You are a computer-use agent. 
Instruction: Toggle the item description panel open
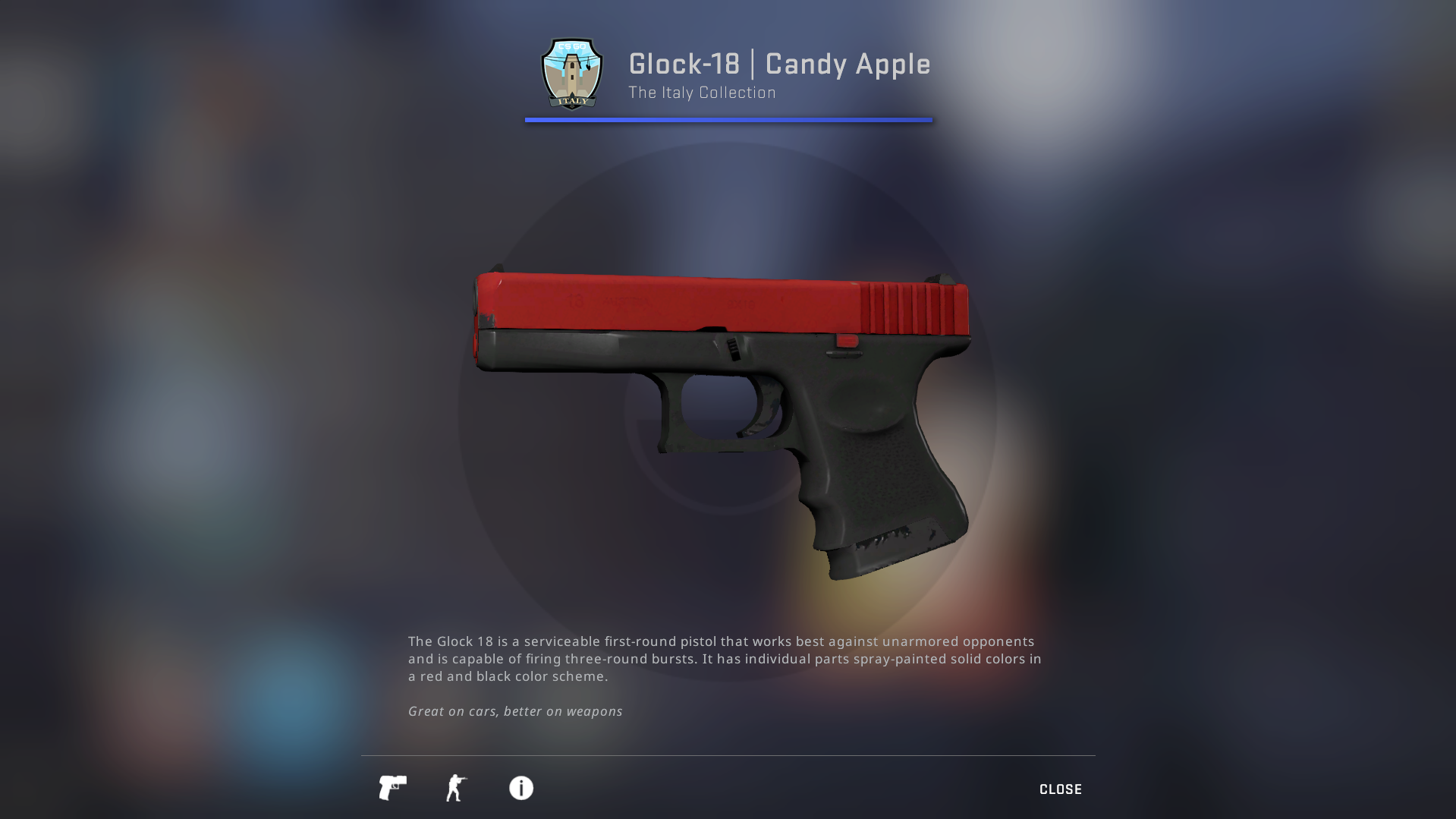[x=520, y=789]
